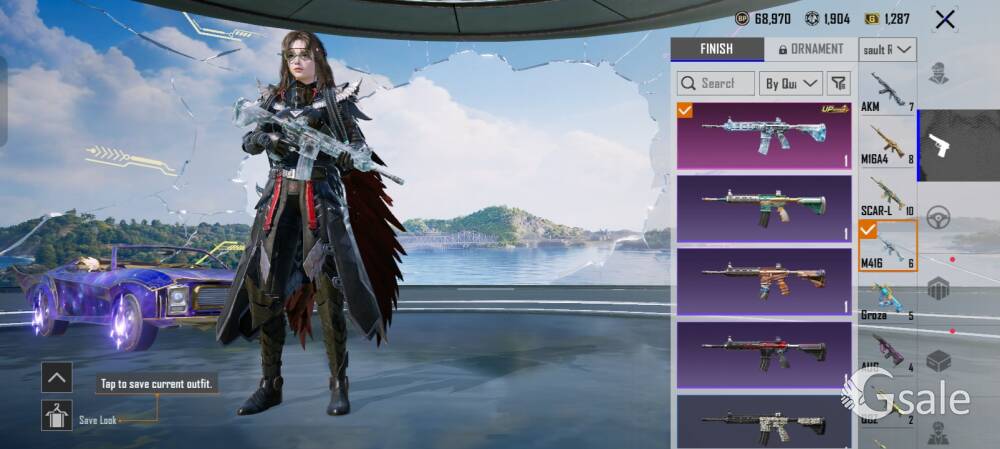1000x449 pixels.
Task: Save the current look
Action: [x=56, y=415]
